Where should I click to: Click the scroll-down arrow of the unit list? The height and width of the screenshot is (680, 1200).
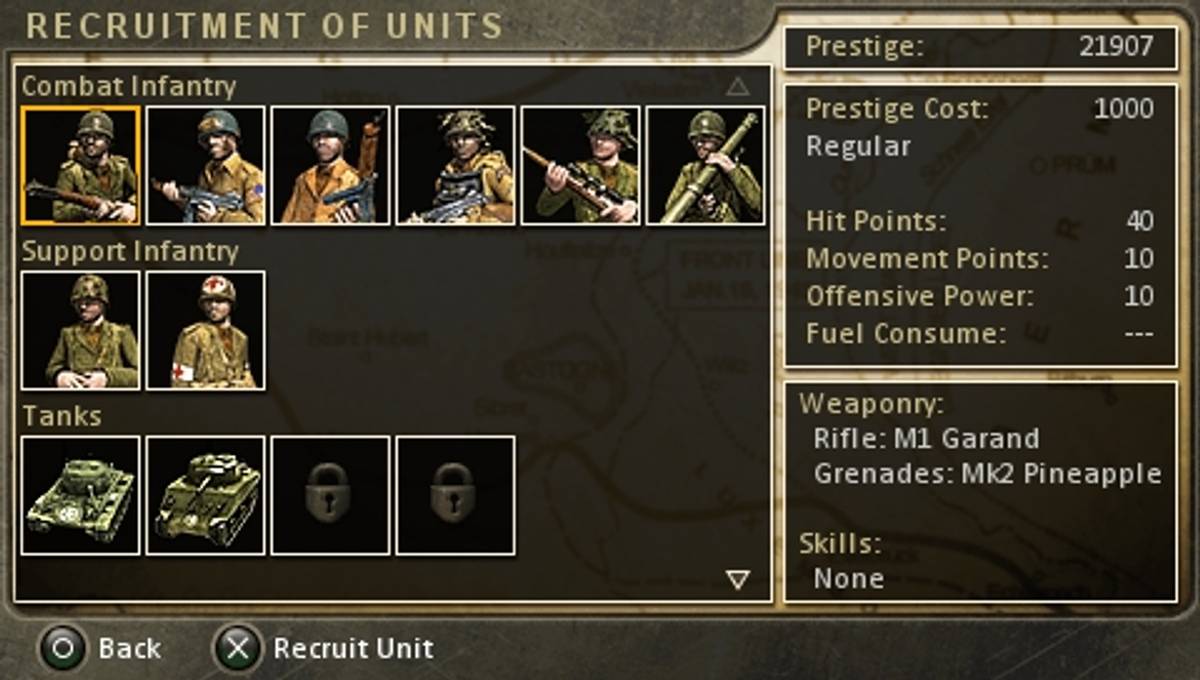point(738,579)
